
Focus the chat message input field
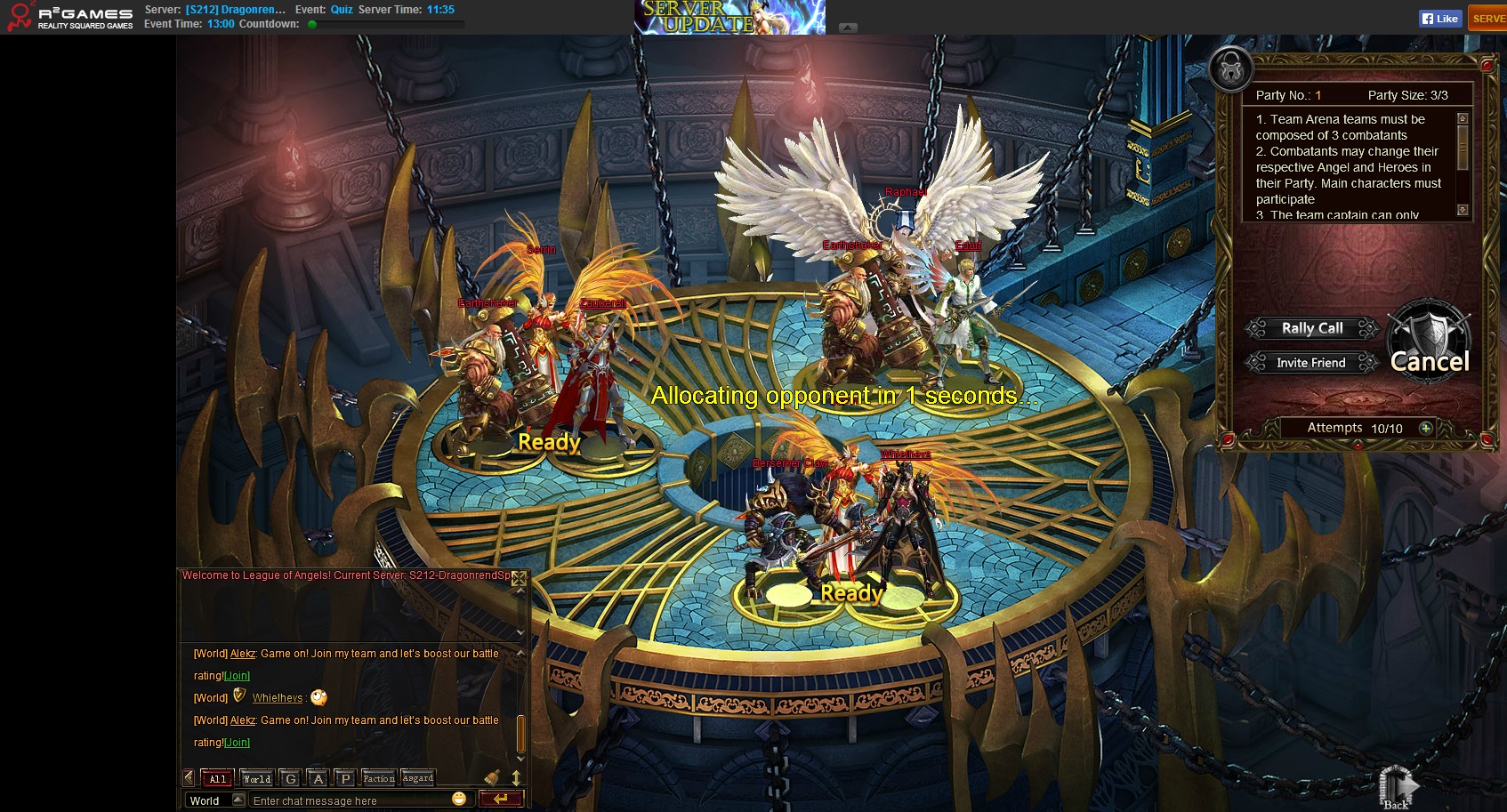click(351, 800)
